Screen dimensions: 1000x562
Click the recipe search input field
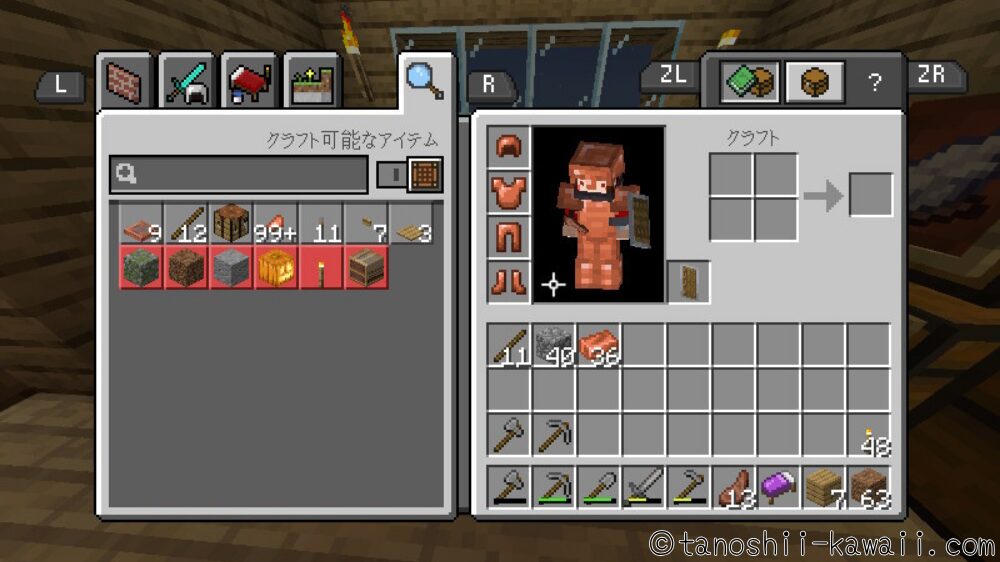(239, 174)
